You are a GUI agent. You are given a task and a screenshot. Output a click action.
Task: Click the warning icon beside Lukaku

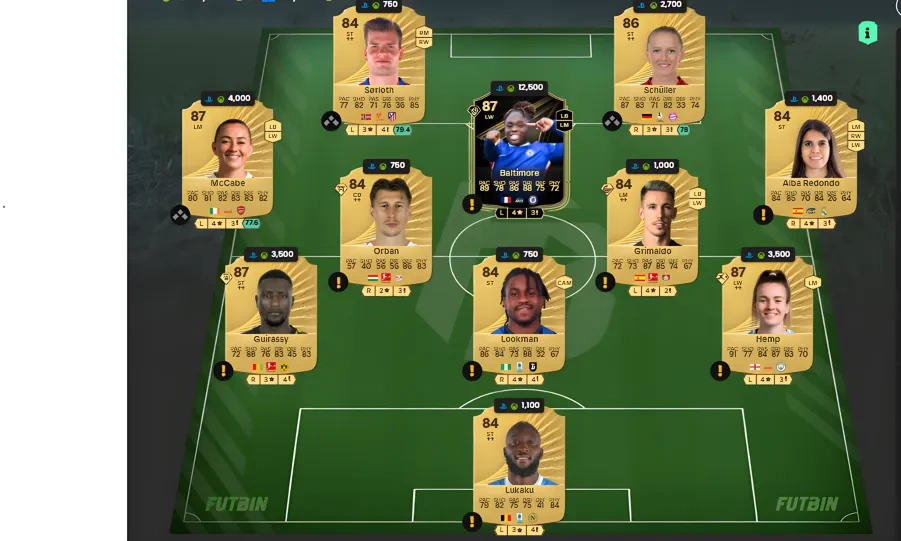click(x=472, y=521)
